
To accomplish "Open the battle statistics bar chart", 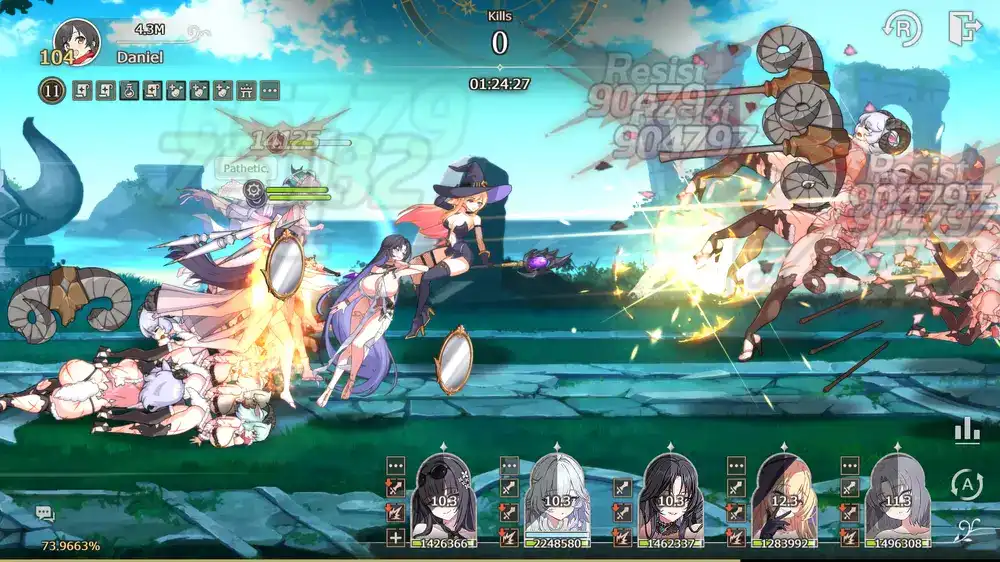I will coord(966,430).
